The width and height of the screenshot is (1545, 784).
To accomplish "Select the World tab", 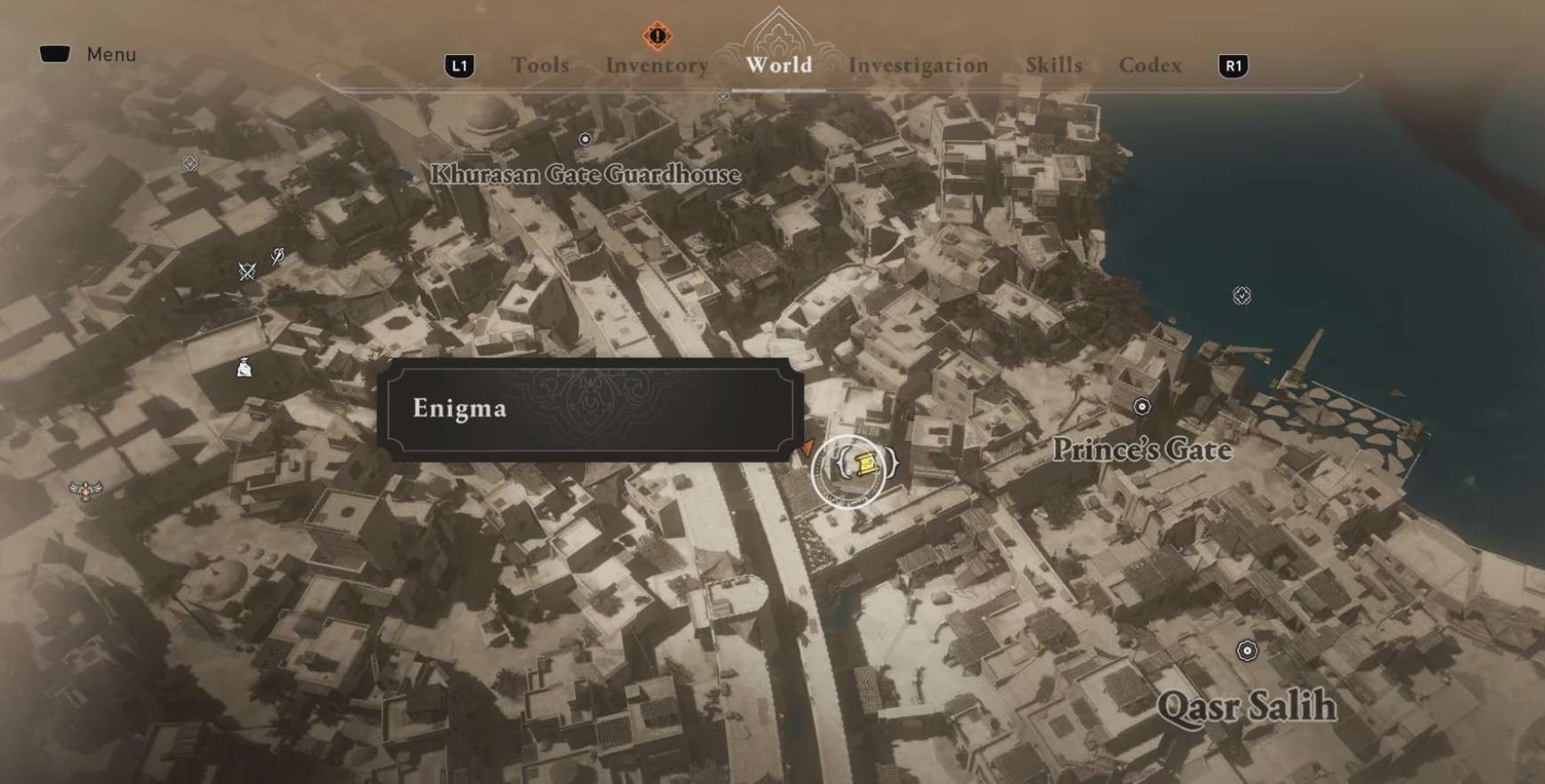I will (778, 65).
